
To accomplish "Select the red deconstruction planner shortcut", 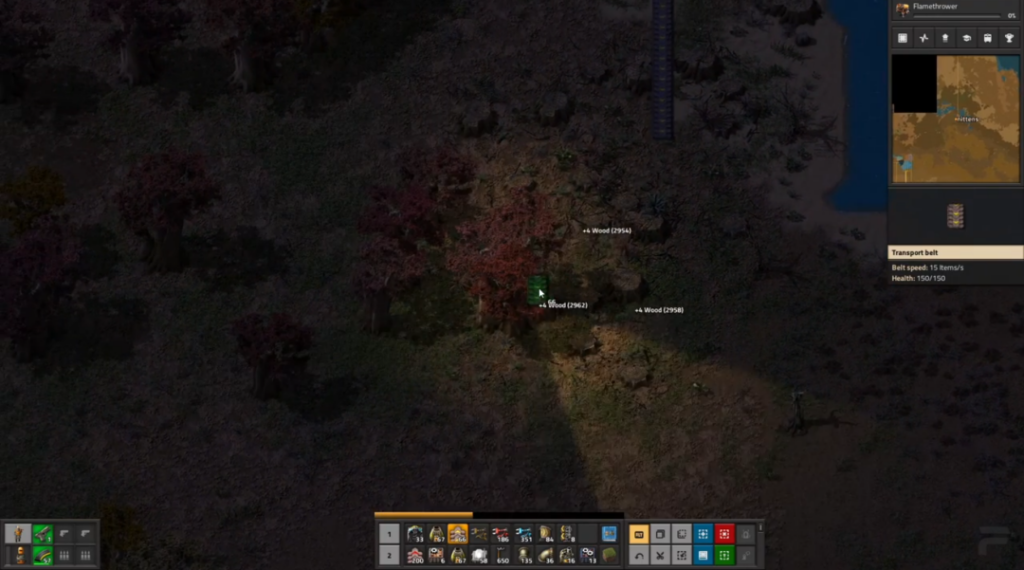I will (725, 534).
